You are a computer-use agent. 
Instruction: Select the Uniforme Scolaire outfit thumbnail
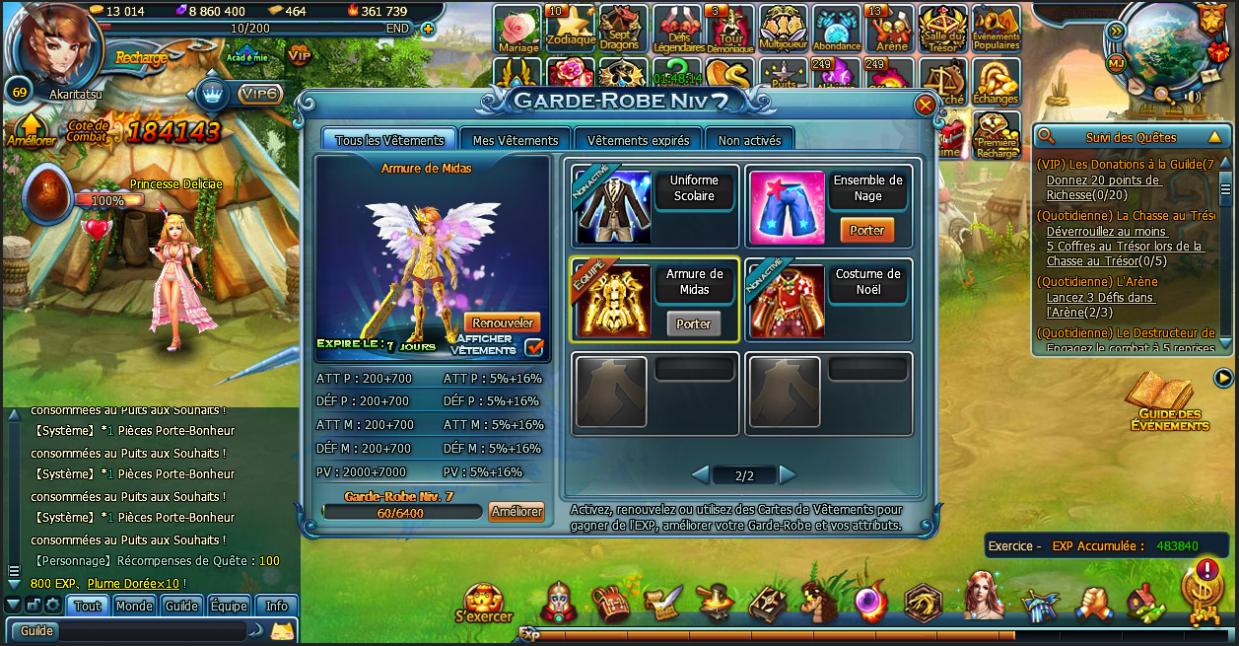click(x=612, y=206)
